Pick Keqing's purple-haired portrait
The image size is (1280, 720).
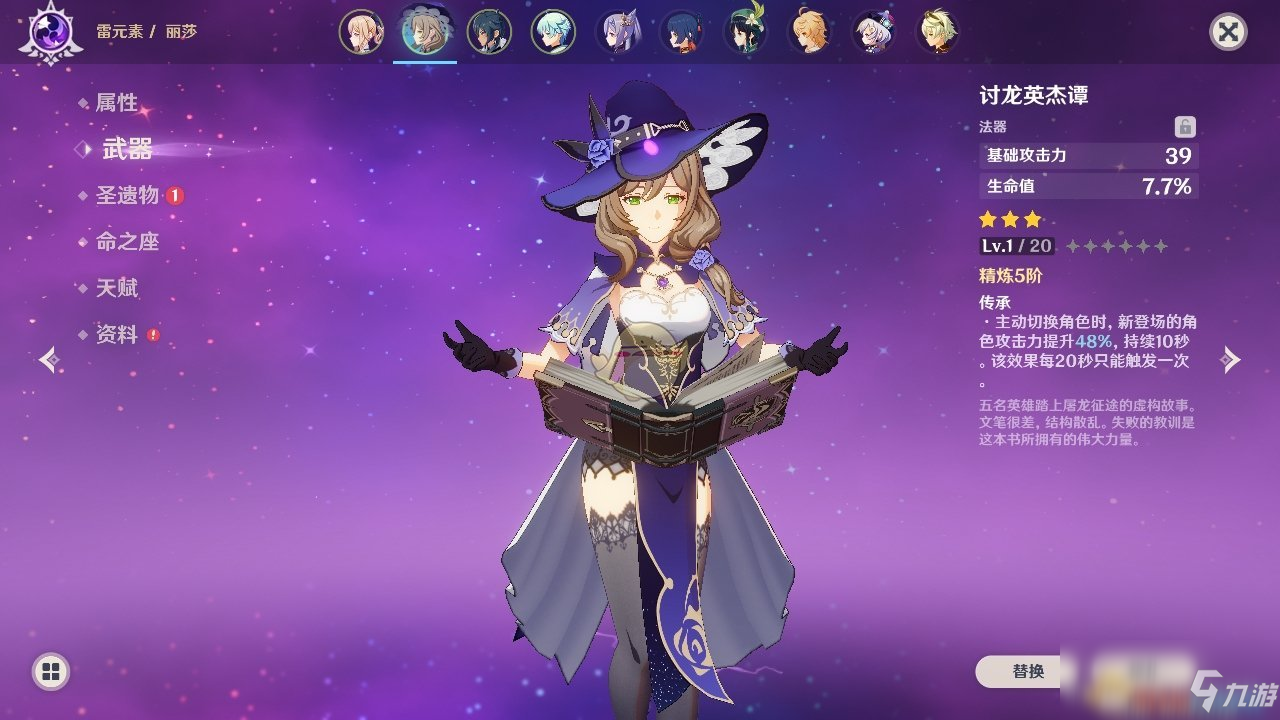(617, 32)
